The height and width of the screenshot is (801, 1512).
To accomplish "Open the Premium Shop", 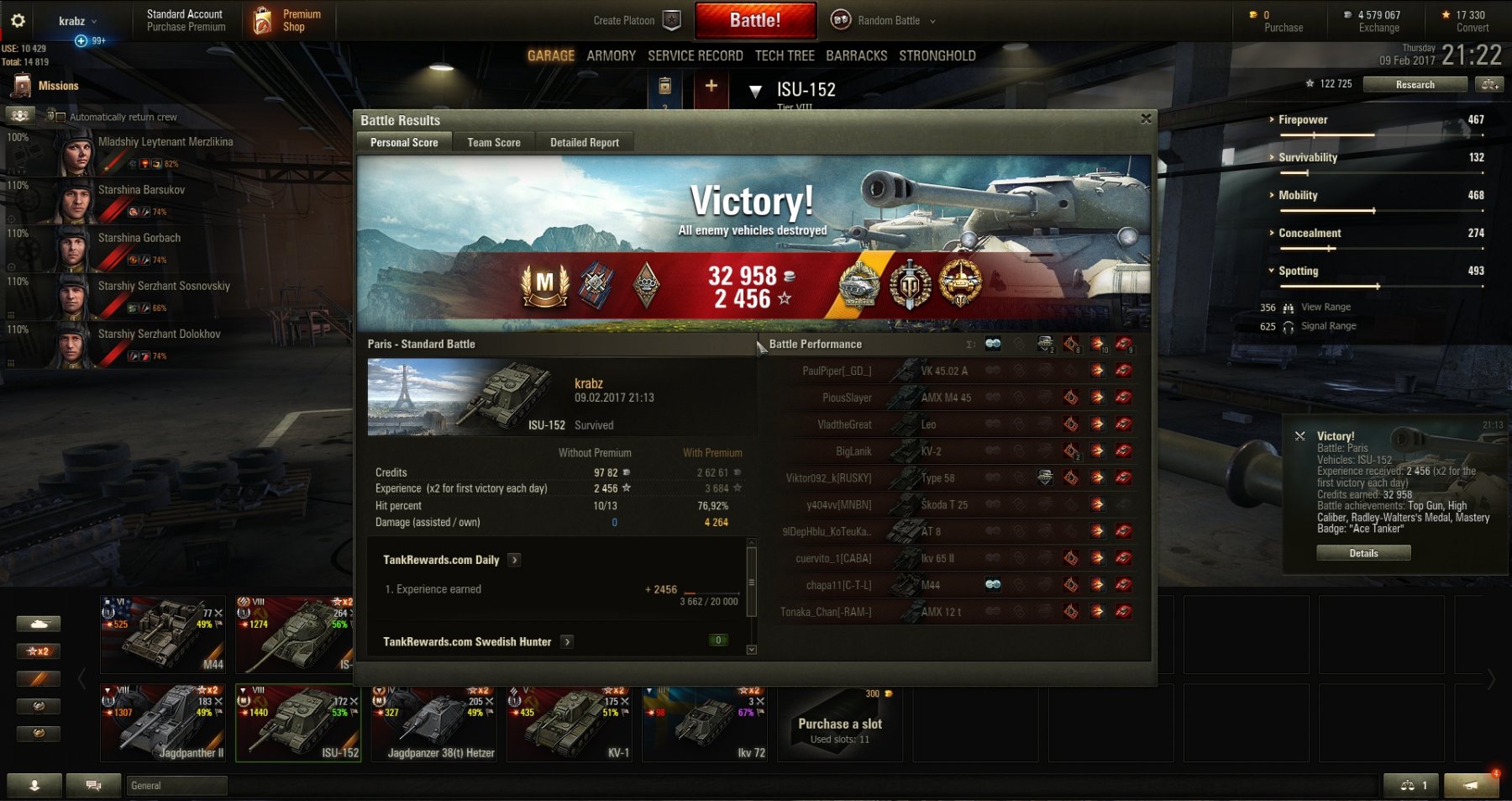I will click(x=289, y=20).
